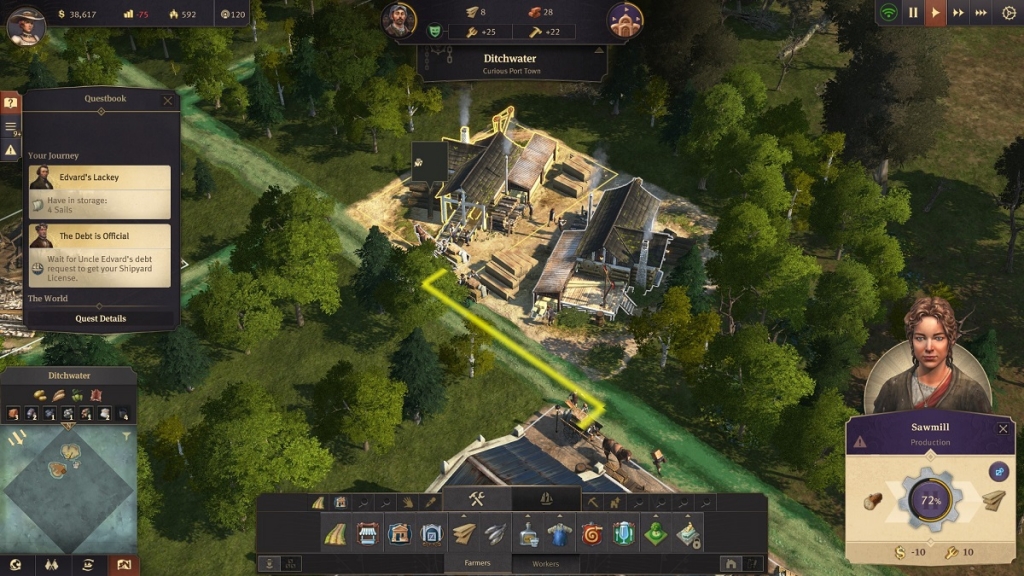This screenshot has height=576, width=1024.
Task: Select the road building tool
Action: [x=337, y=534]
